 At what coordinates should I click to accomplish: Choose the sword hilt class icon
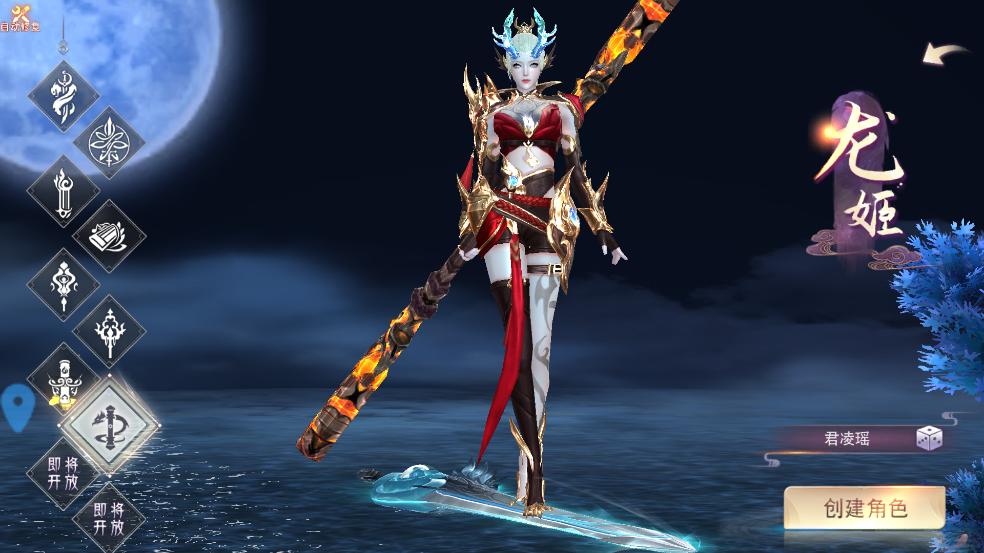(x=62, y=378)
